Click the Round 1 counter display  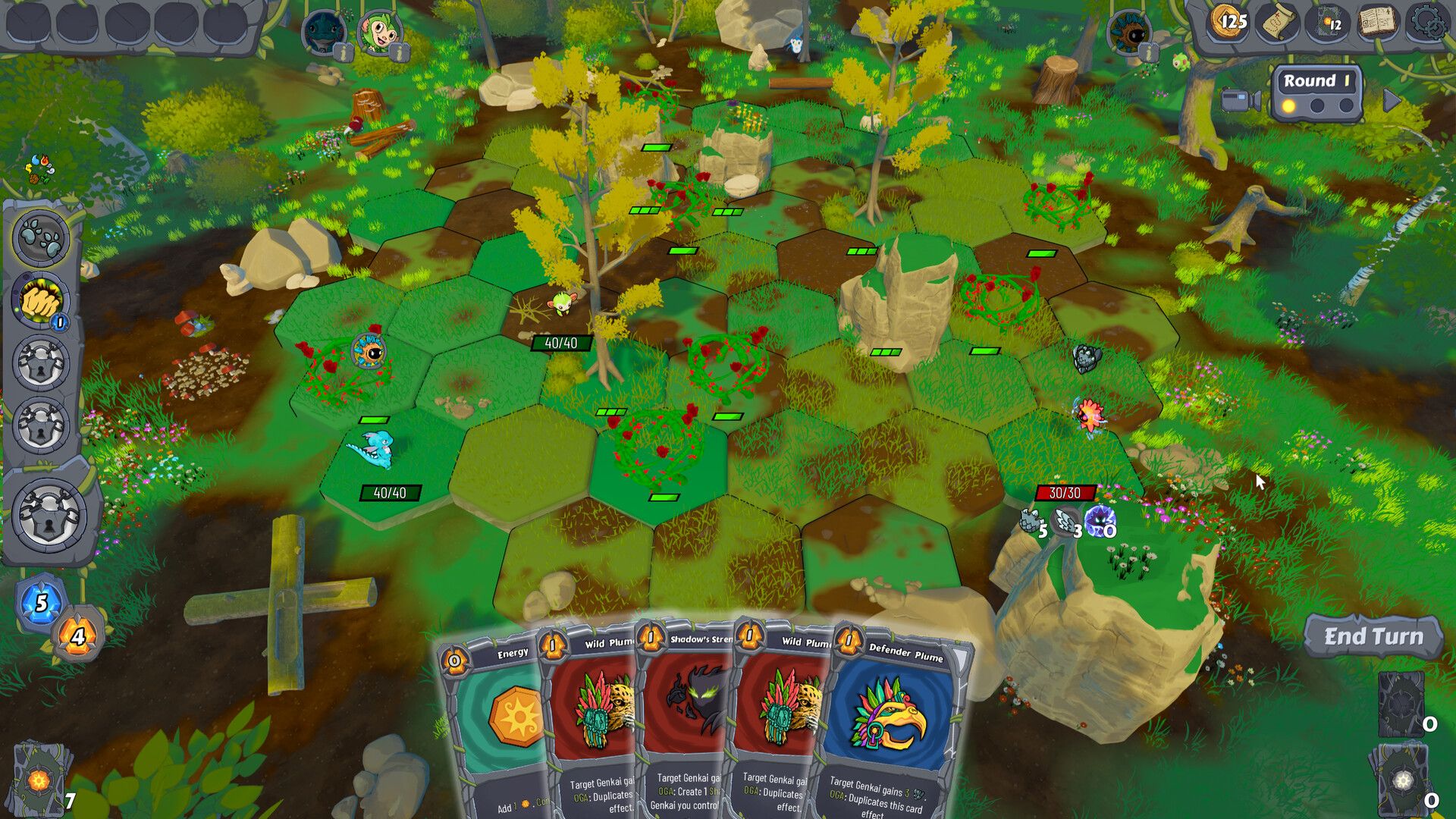point(1318,79)
